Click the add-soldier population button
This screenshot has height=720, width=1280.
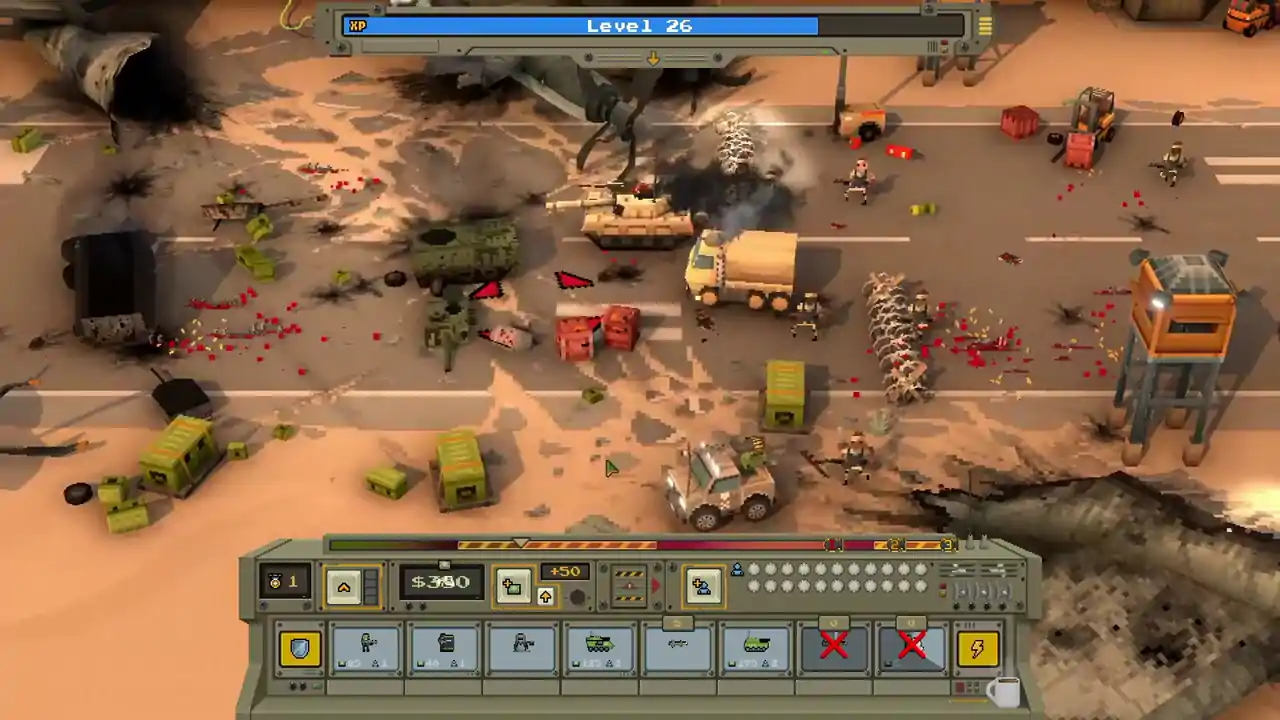pyautogui.click(x=703, y=586)
